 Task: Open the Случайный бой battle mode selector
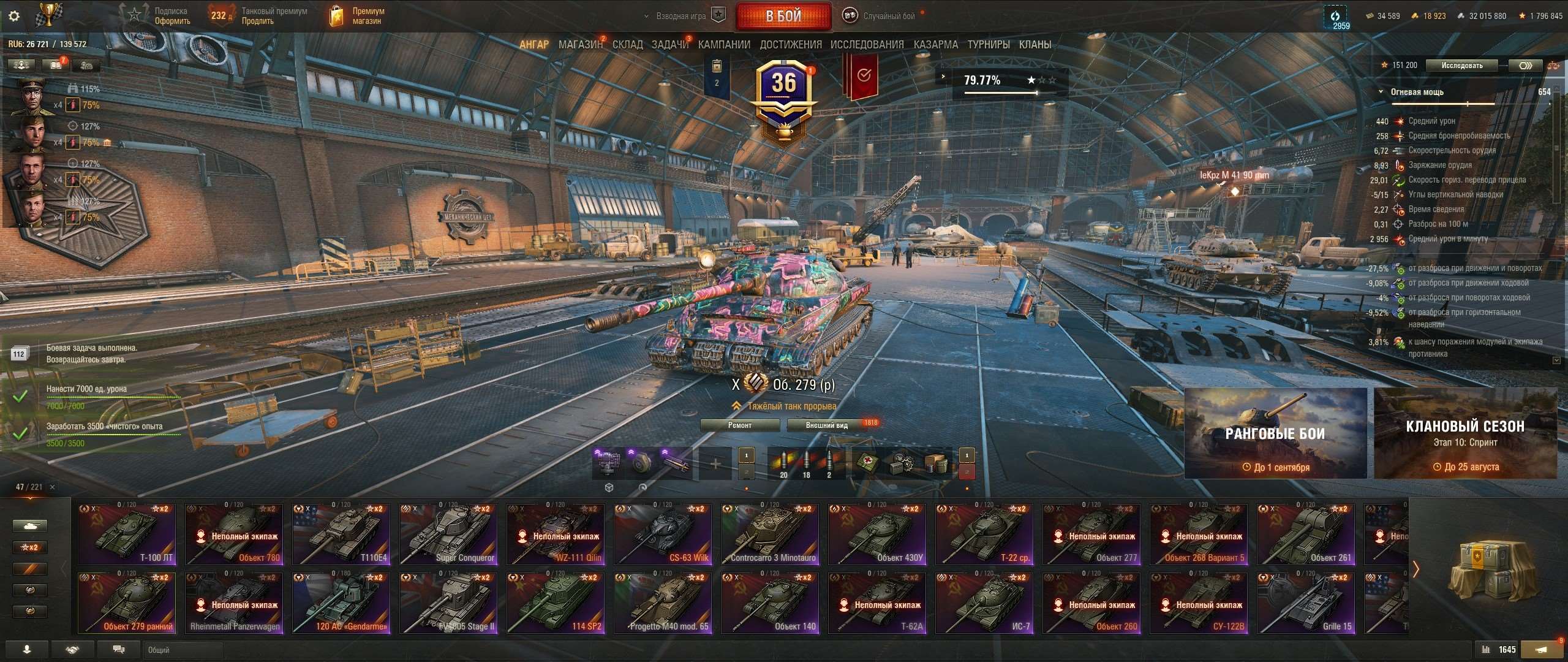point(881,16)
